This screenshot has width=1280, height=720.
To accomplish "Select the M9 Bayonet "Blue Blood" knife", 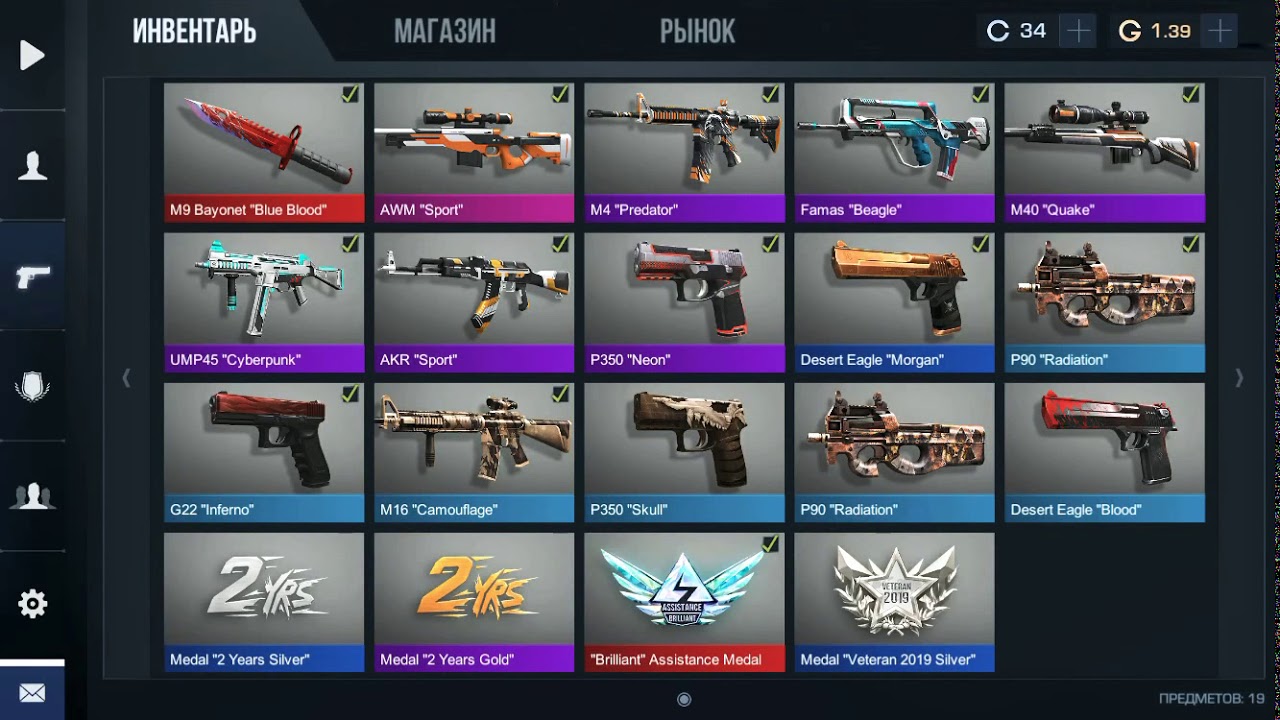I will pos(264,152).
